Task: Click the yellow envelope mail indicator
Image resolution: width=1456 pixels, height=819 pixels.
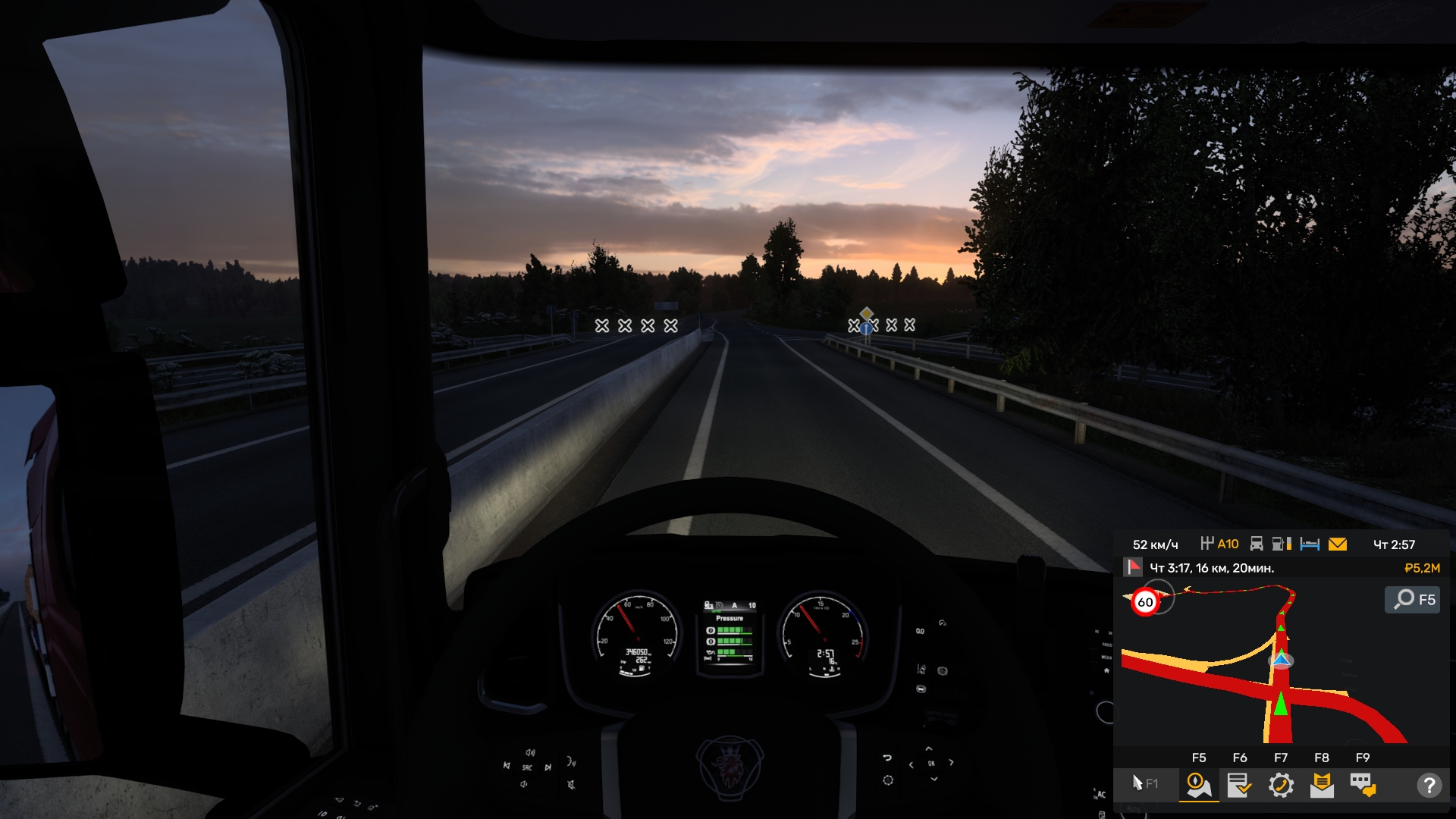Action: [x=1338, y=544]
